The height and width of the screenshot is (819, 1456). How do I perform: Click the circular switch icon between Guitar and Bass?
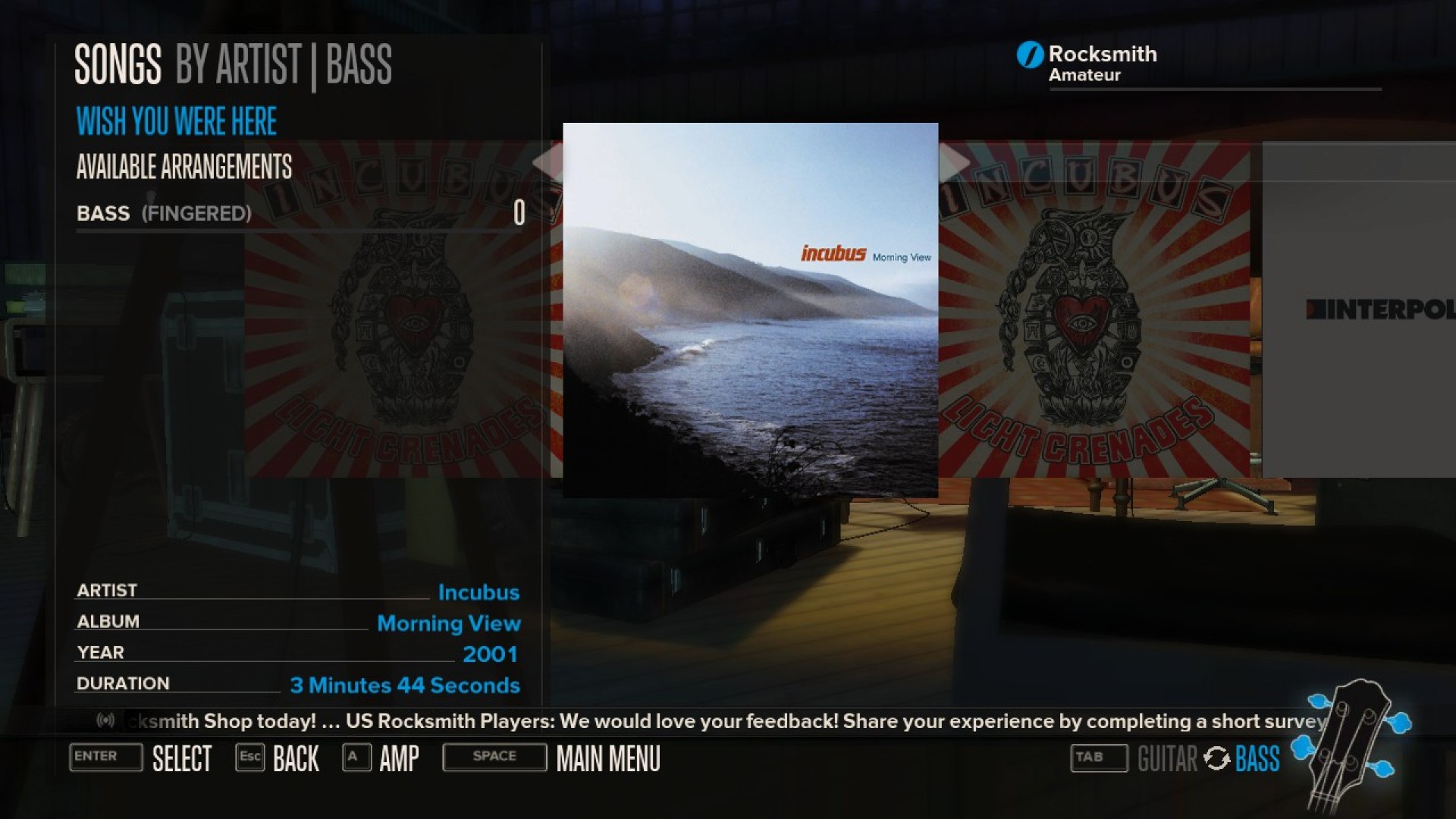tap(1217, 758)
